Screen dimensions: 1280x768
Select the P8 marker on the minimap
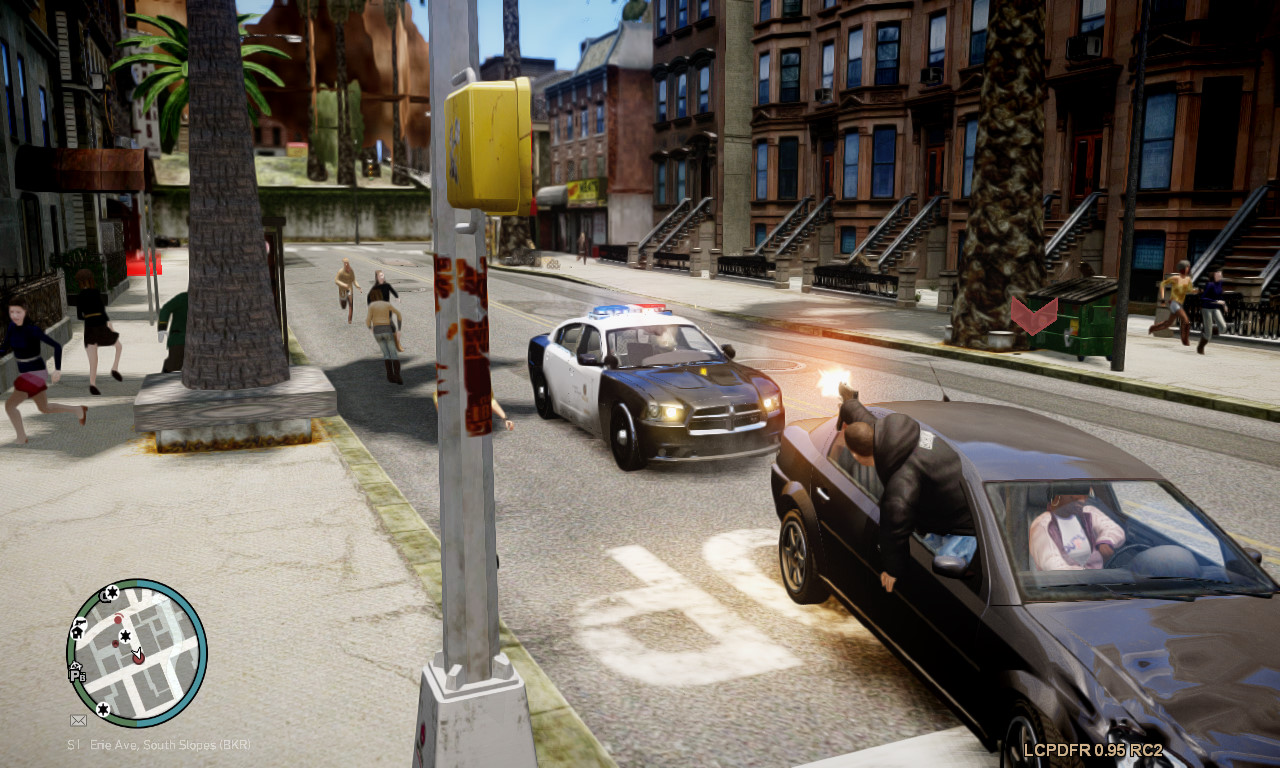(77, 675)
